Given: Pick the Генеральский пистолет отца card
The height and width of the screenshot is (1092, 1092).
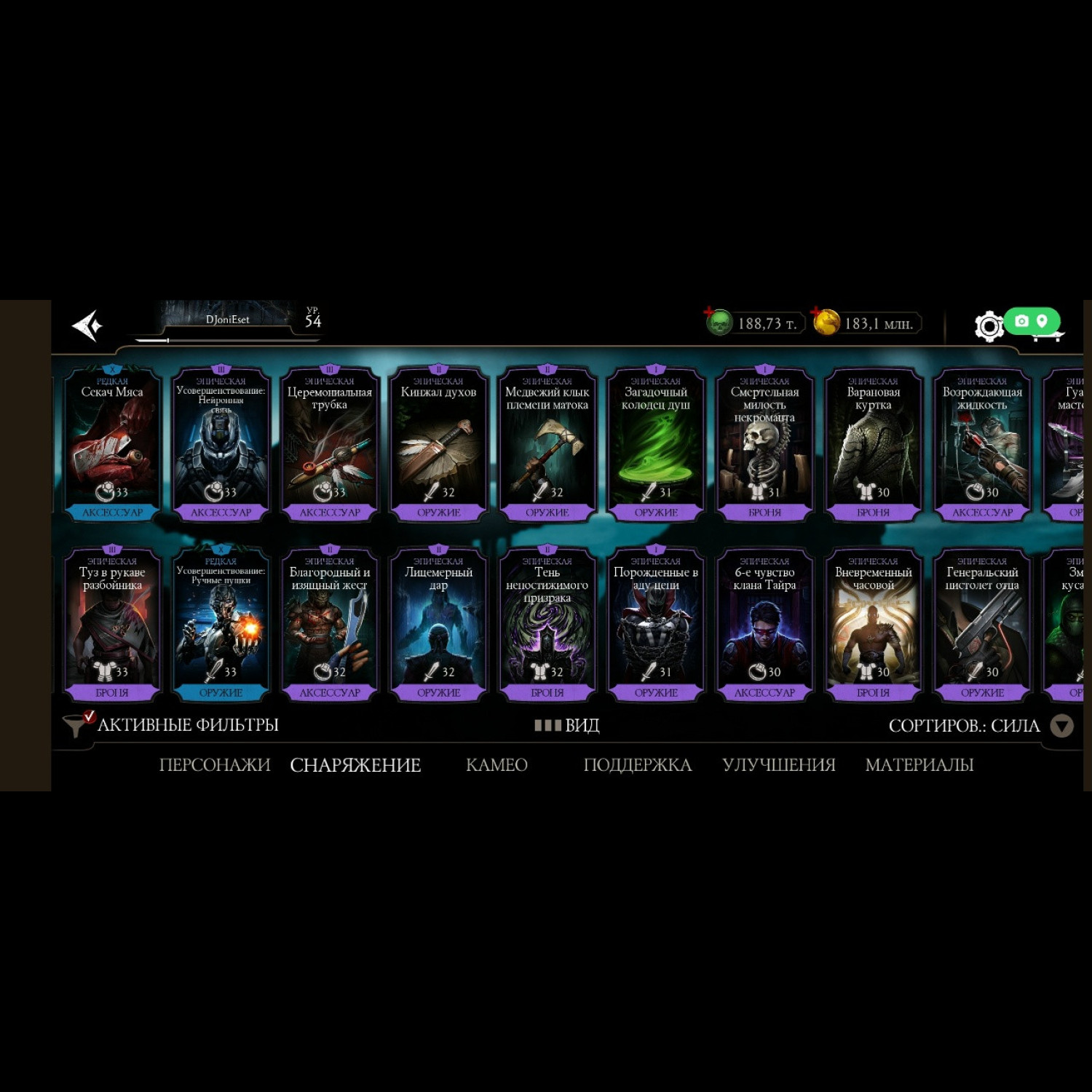Looking at the screenshot, I should [x=982, y=625].
